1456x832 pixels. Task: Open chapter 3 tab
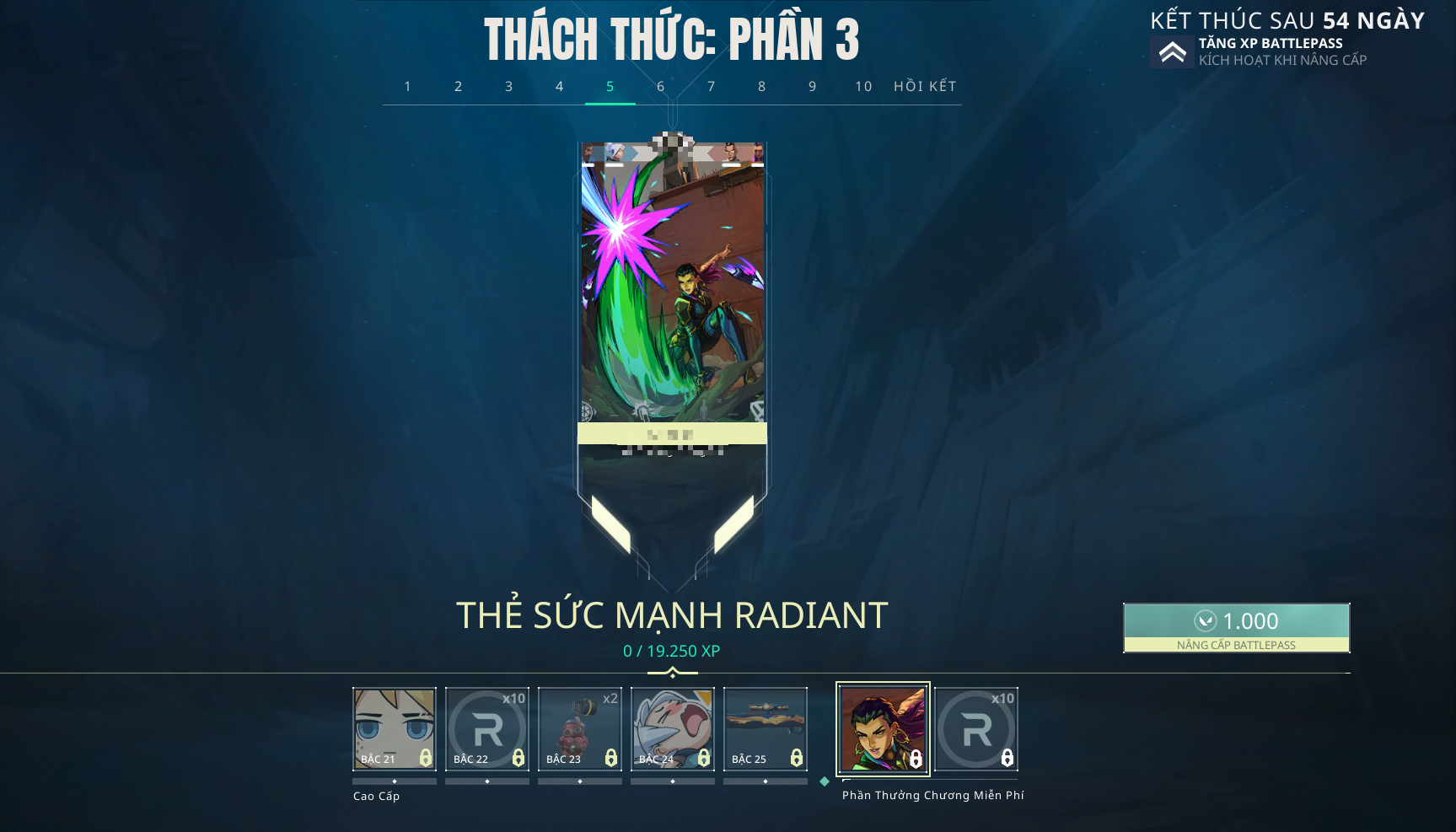(x=509, y=87)
